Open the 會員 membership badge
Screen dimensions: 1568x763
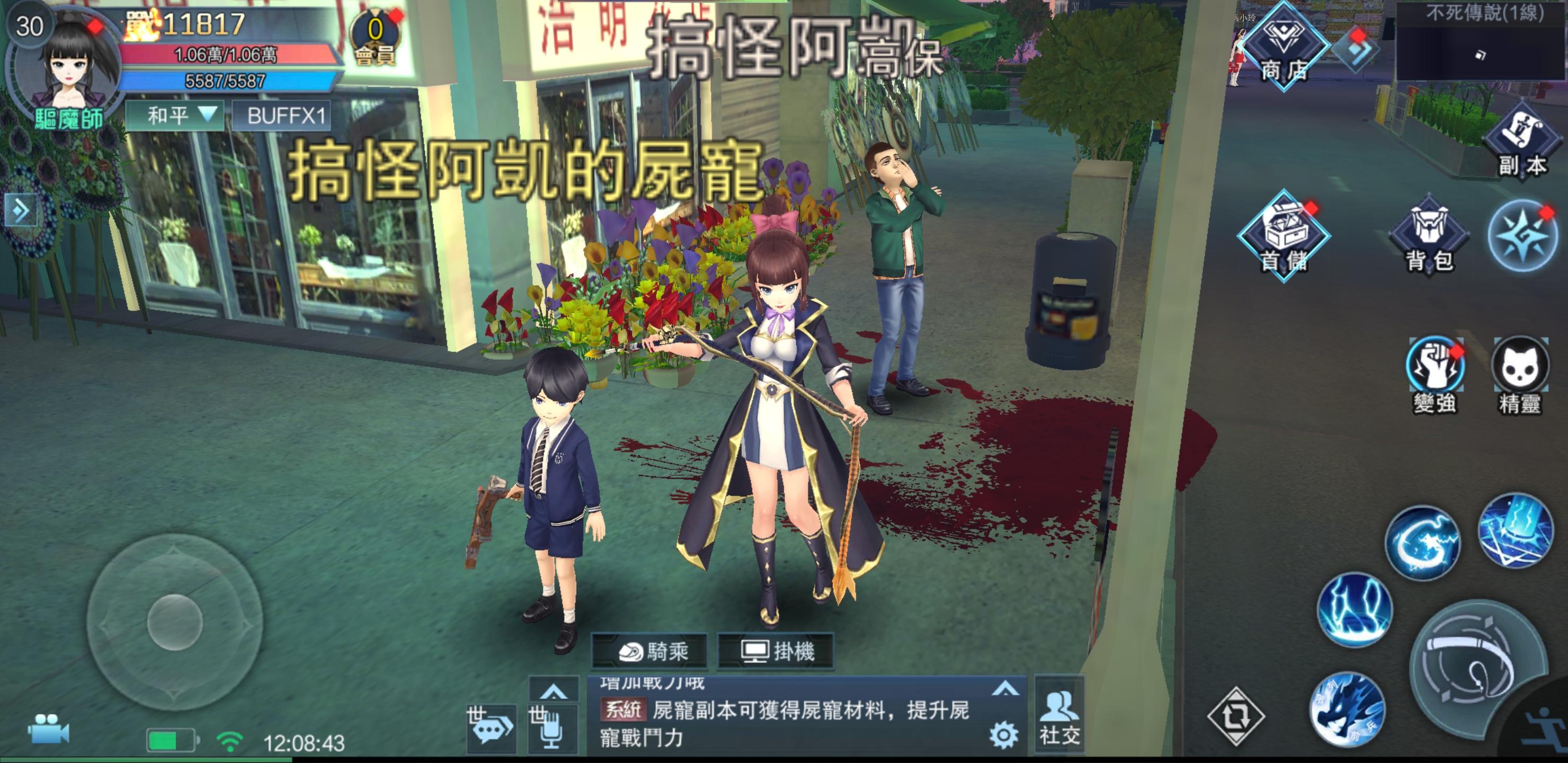coord(375,38)
